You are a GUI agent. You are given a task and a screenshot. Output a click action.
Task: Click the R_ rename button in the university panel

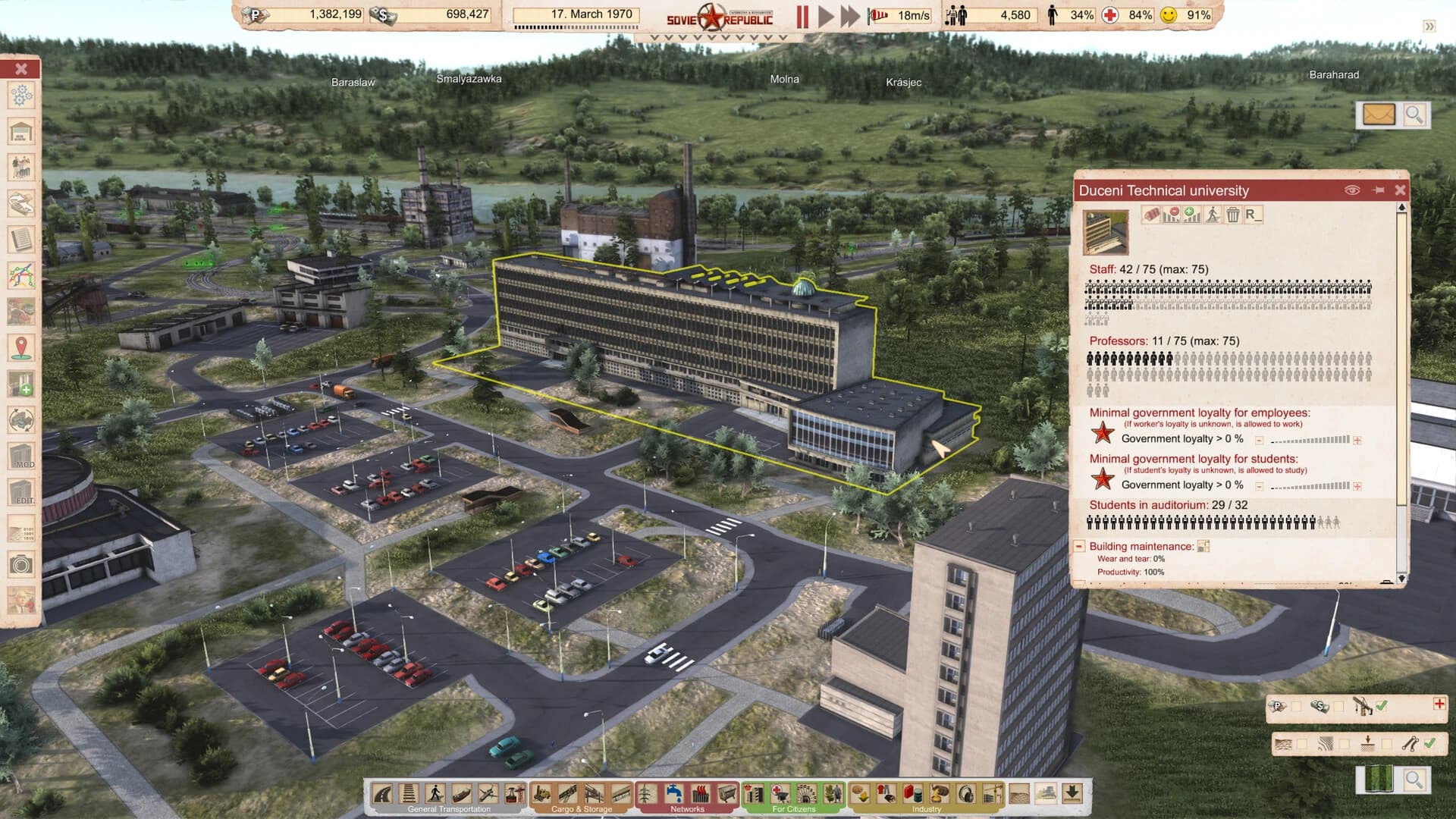pos(1255,215)
